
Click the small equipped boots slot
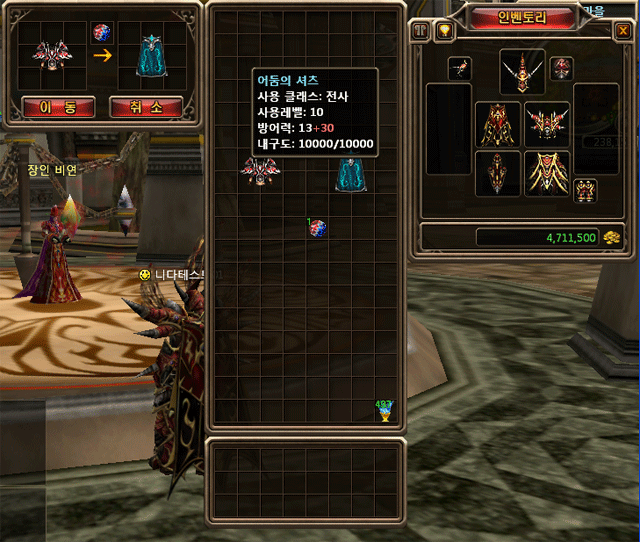tap(586, 189)
